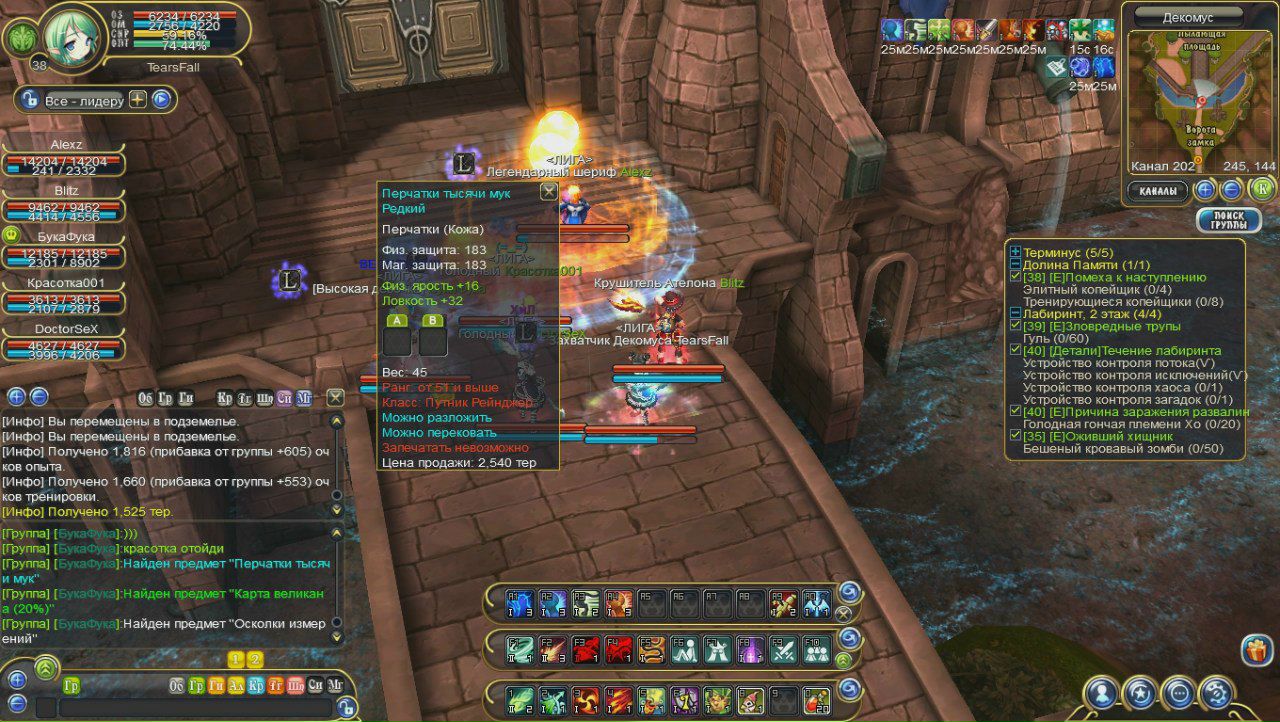The width and height of the screenshot is (1280, 722).
Task: Click the Поиск группы button
Action: pos(1228,221)
